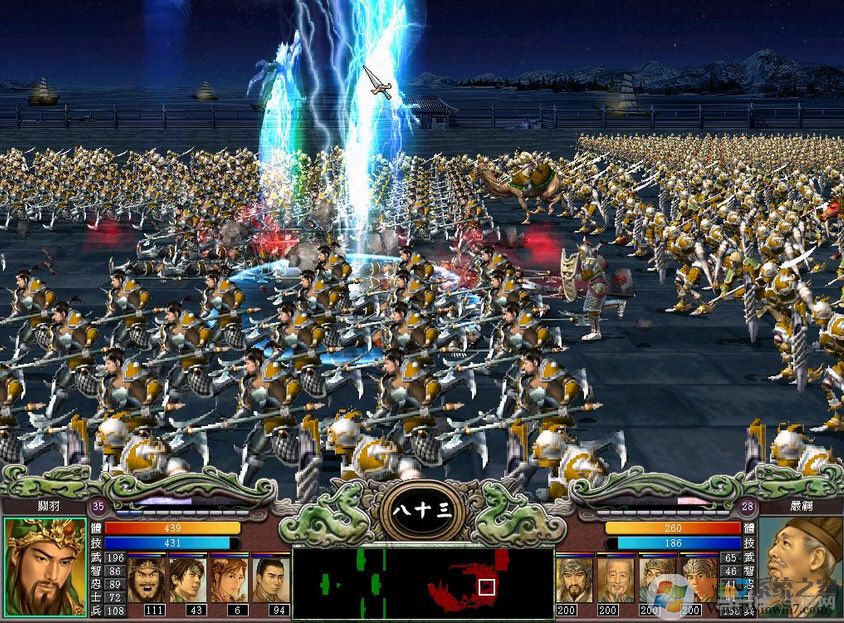Pick the topknot officer portrait with 94 troops
The width and height of the screenshot is (844, 623).
[x=269, y=579]
